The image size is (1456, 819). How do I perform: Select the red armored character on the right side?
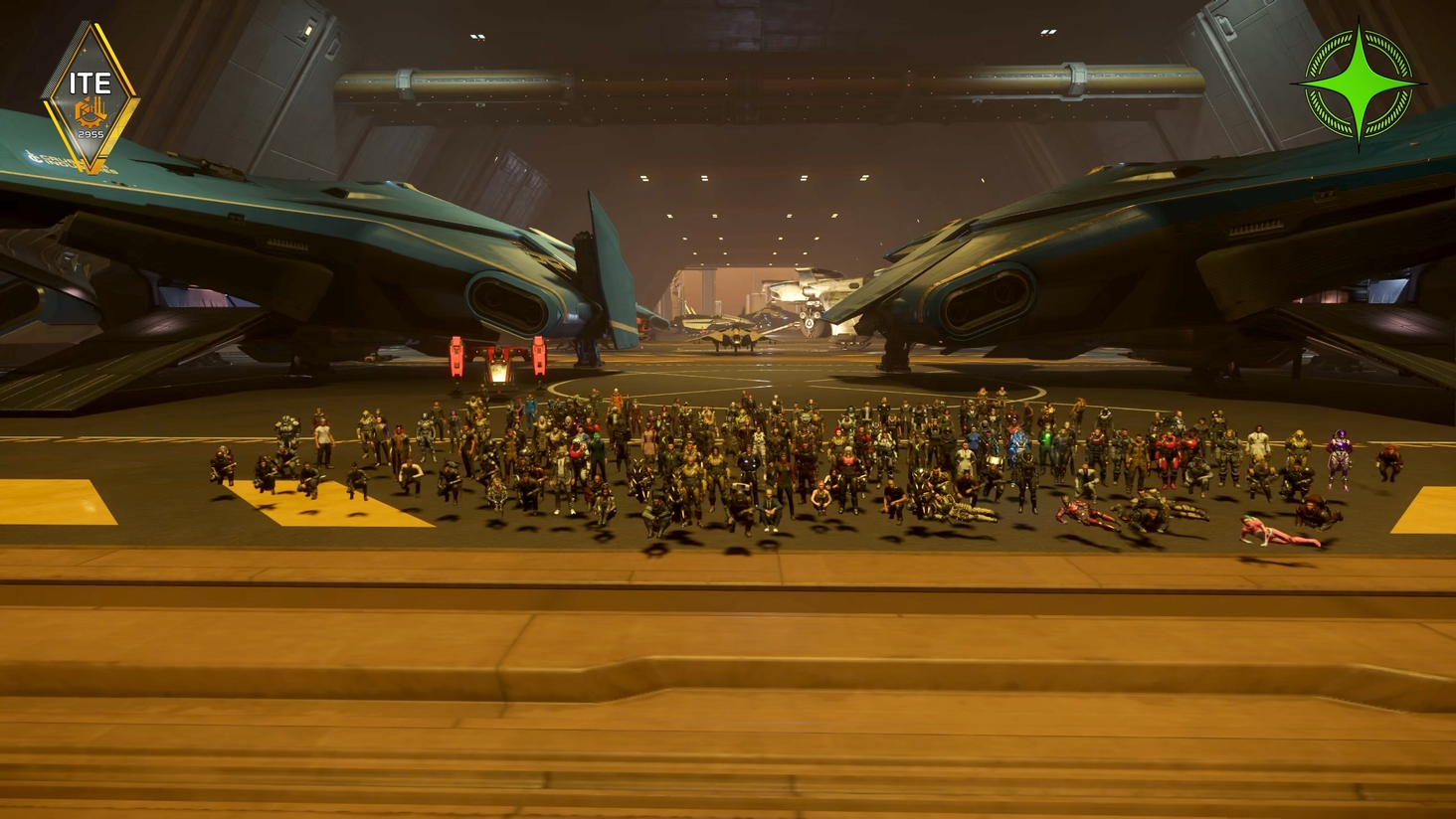pyautogui.click(x=1168, y=453)
